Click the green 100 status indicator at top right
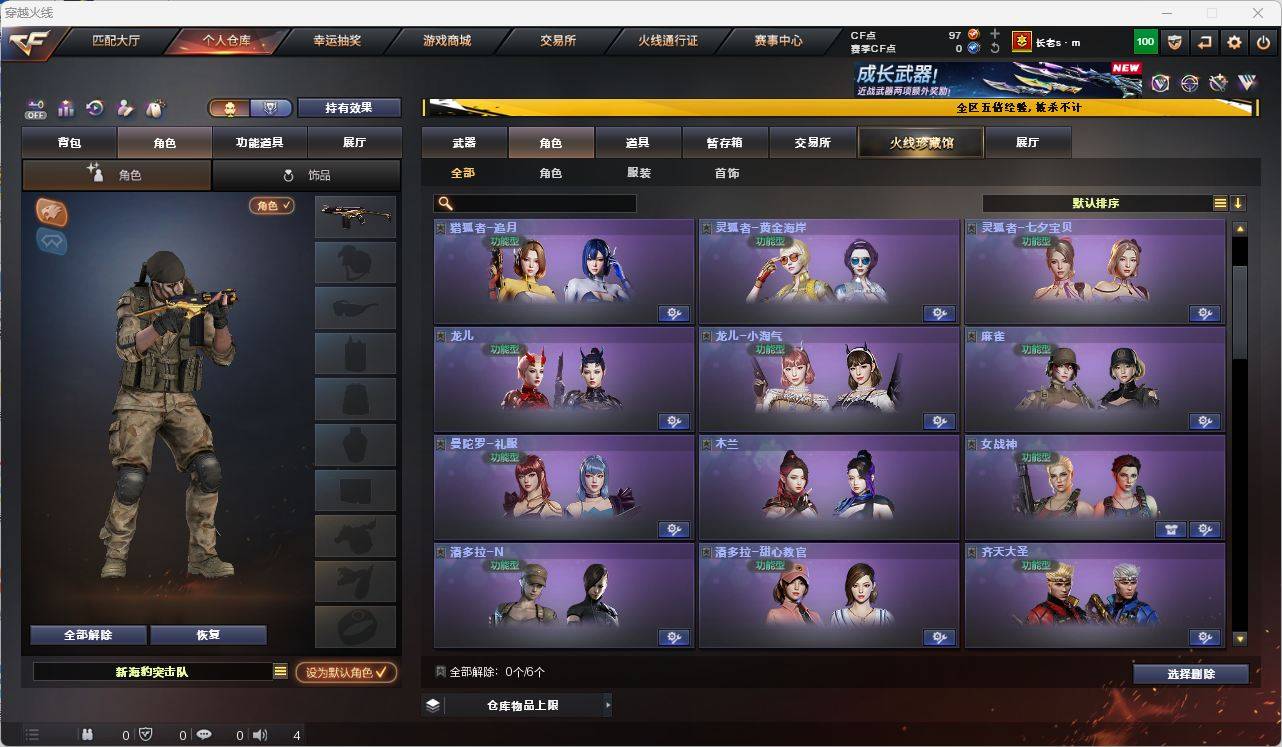This screenshot has height=747, width=1282. [x=1146, y=41]
